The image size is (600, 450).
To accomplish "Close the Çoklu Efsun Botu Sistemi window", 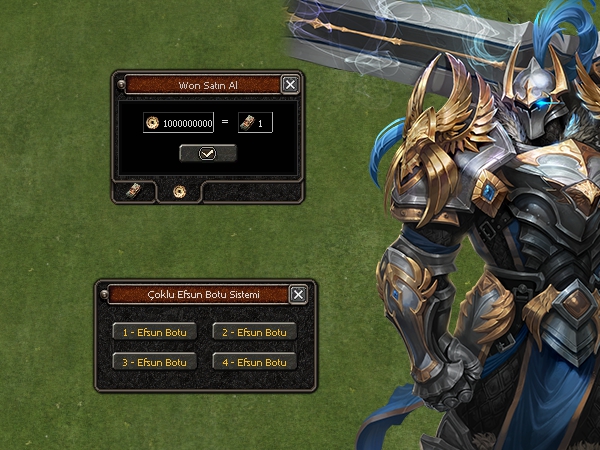I will tap(298, 294).
